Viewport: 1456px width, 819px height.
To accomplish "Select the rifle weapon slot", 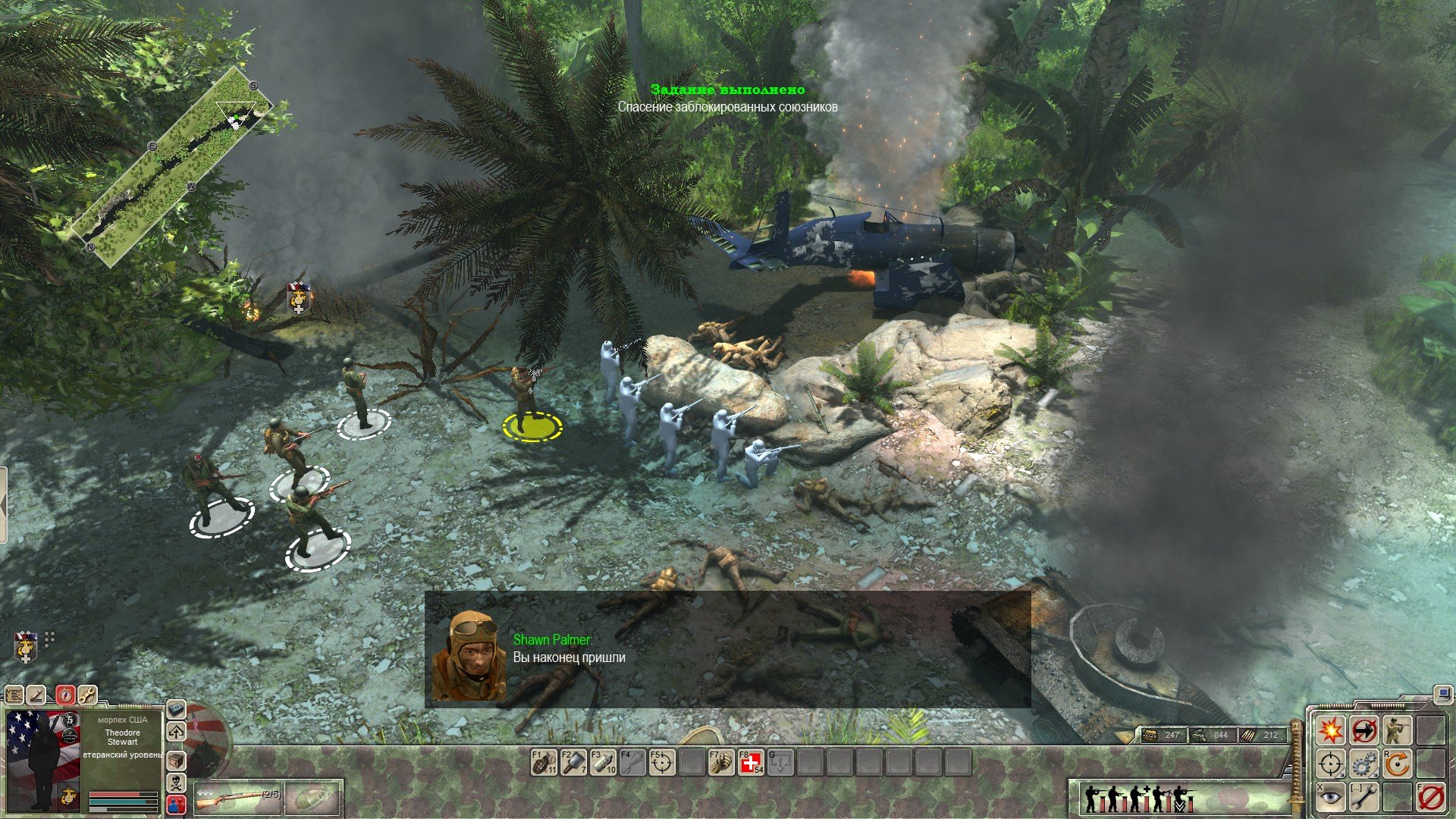I will coord(238,799).
